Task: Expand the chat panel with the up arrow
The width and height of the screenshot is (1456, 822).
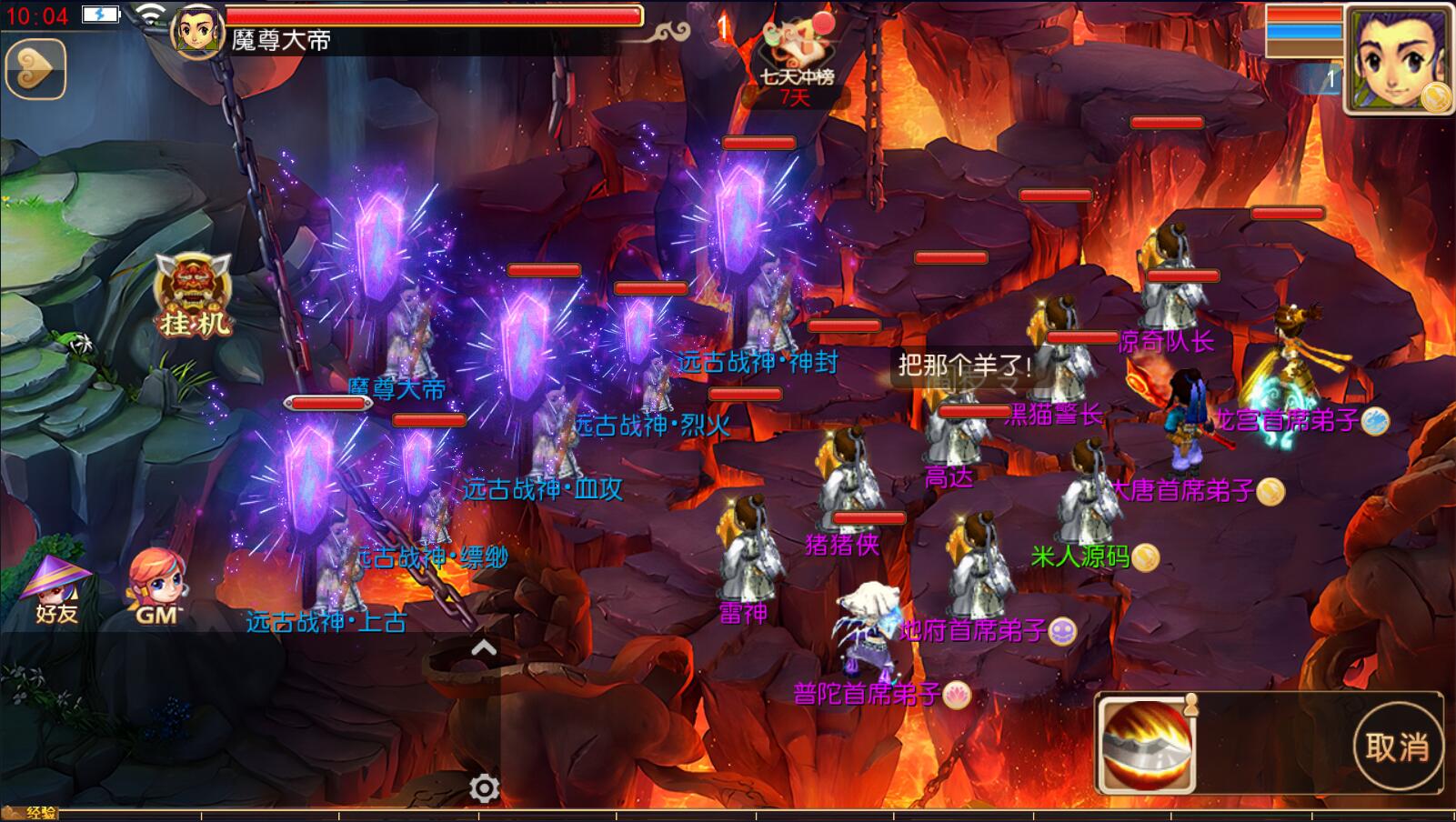Action: point(484,648)
